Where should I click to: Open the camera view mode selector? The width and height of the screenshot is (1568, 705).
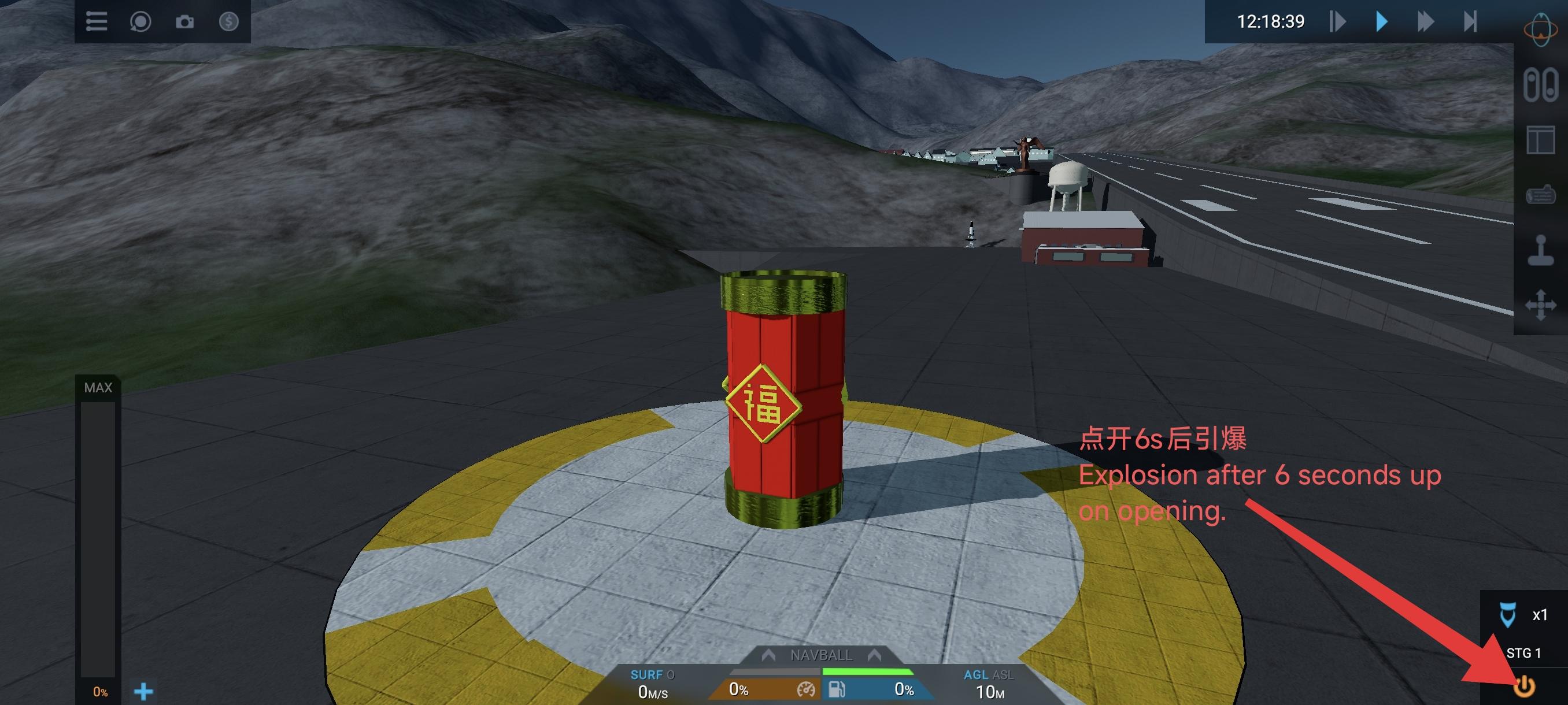tap(140, 22)
